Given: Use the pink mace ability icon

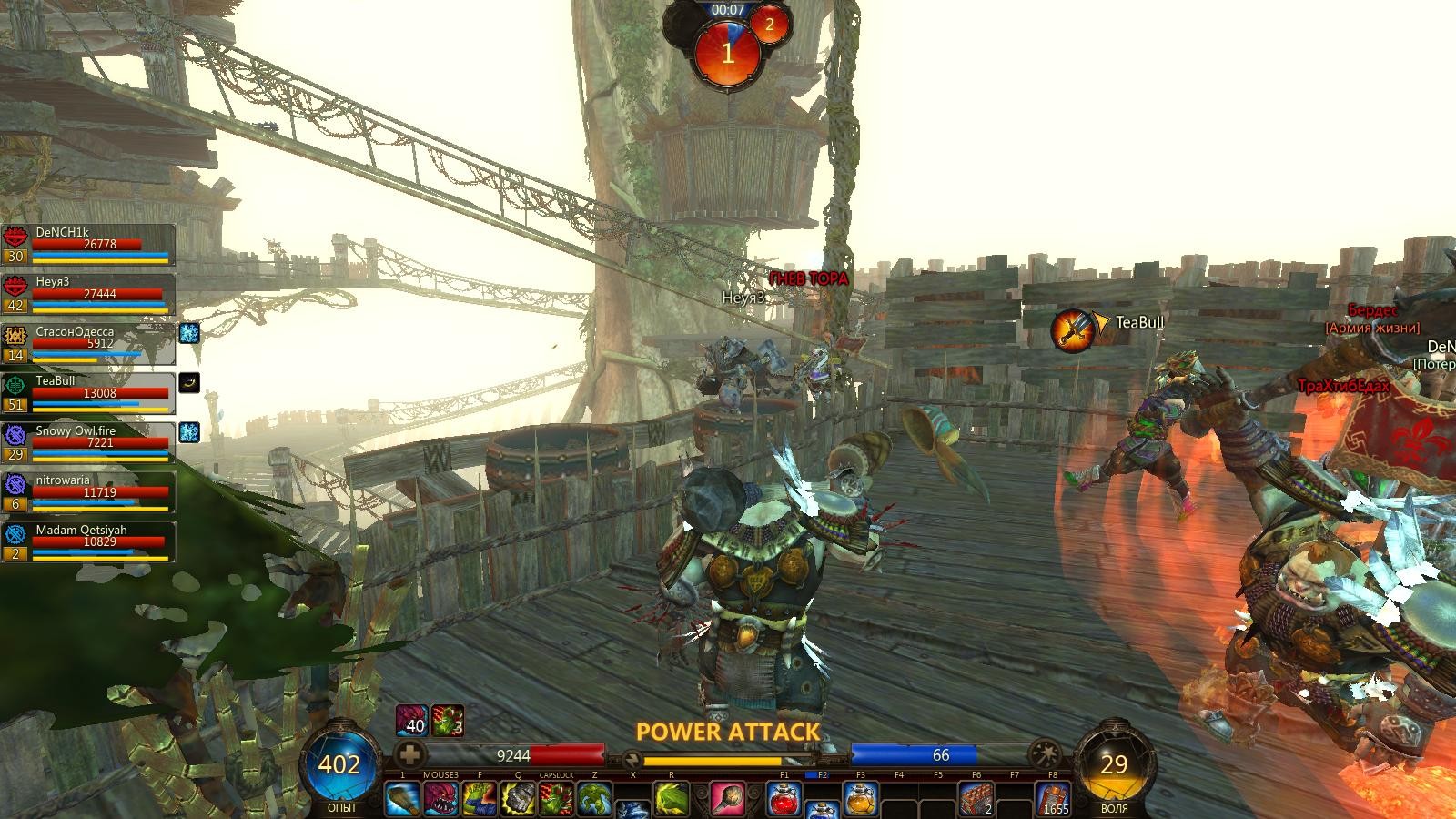Looking at the screenshot, I should point(727,799).
